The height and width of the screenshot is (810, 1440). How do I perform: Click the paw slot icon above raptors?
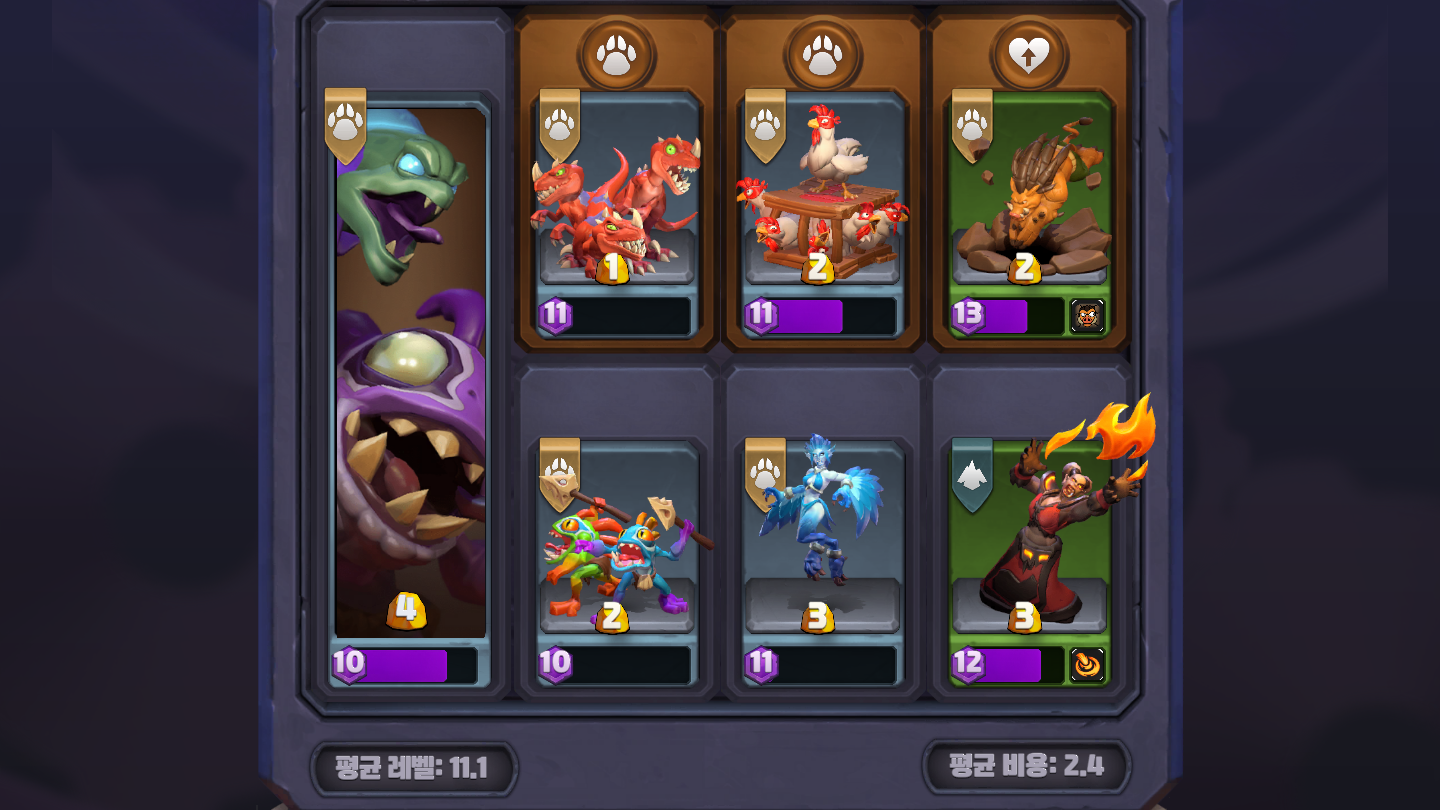(x=617, y=55)
